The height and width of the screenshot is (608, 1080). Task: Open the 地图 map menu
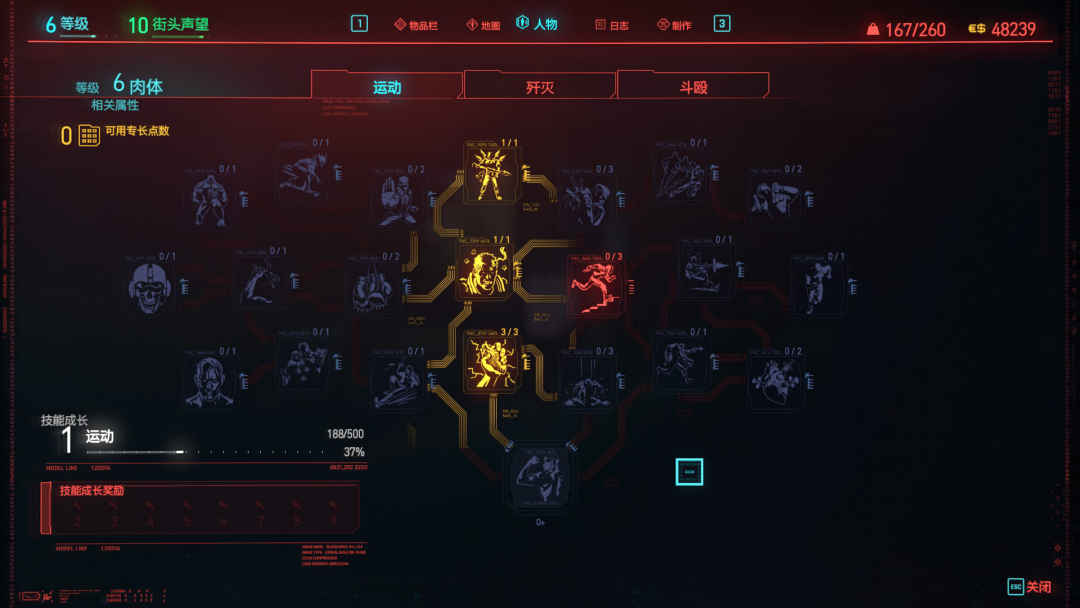(482, 25)
